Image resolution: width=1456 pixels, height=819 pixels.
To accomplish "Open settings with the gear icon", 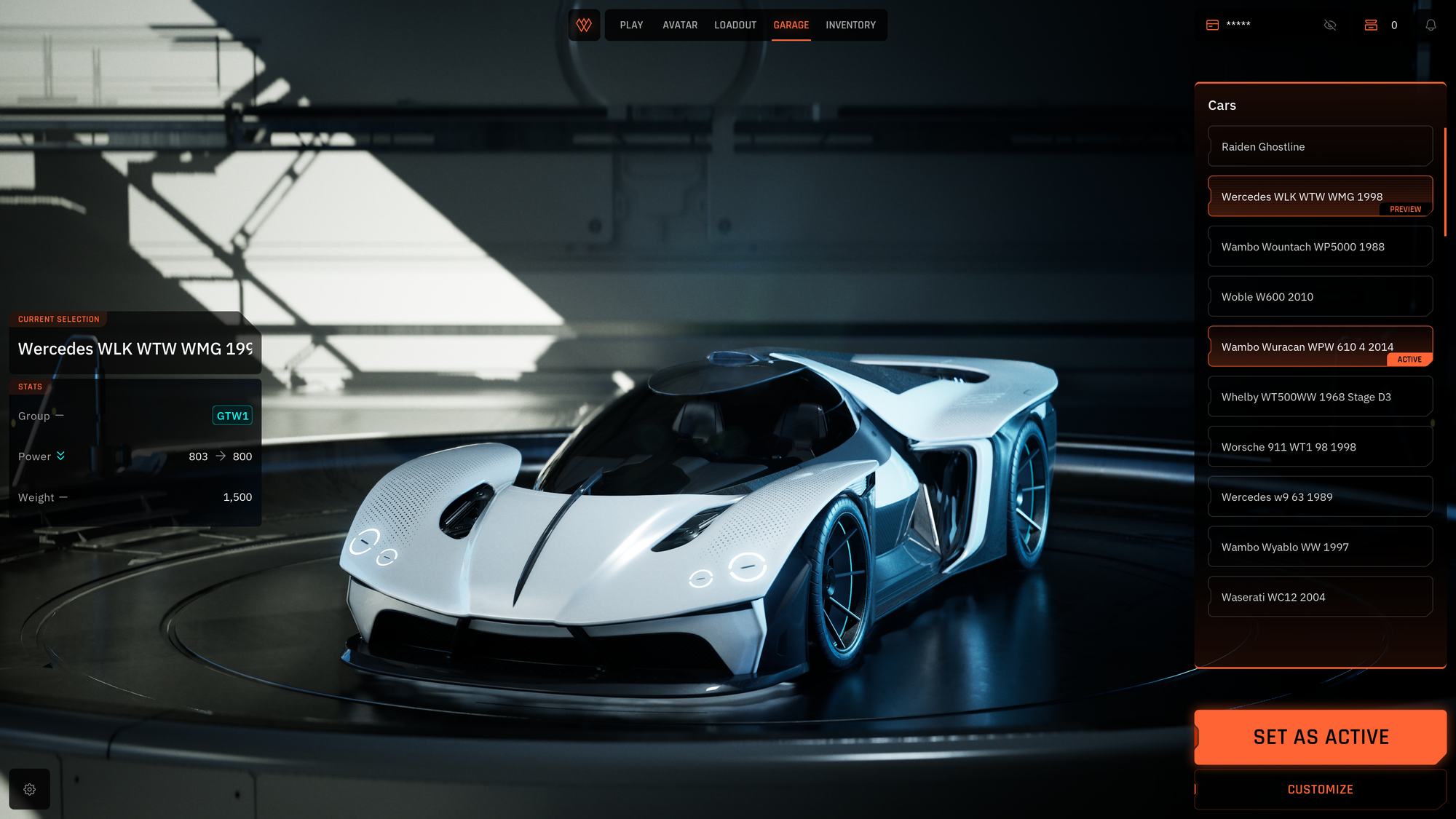I will [30, 789].
